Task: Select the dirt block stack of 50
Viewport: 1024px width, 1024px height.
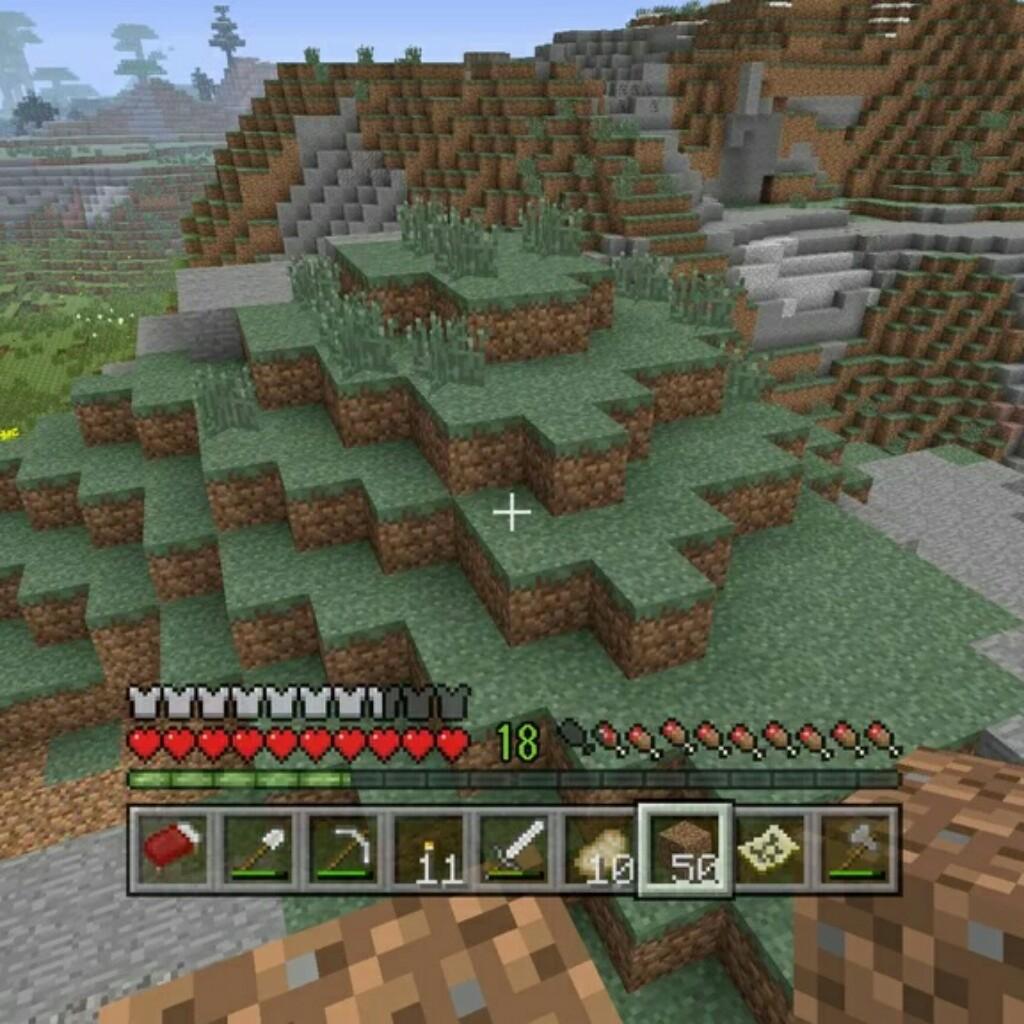Action: pos(685,850)
